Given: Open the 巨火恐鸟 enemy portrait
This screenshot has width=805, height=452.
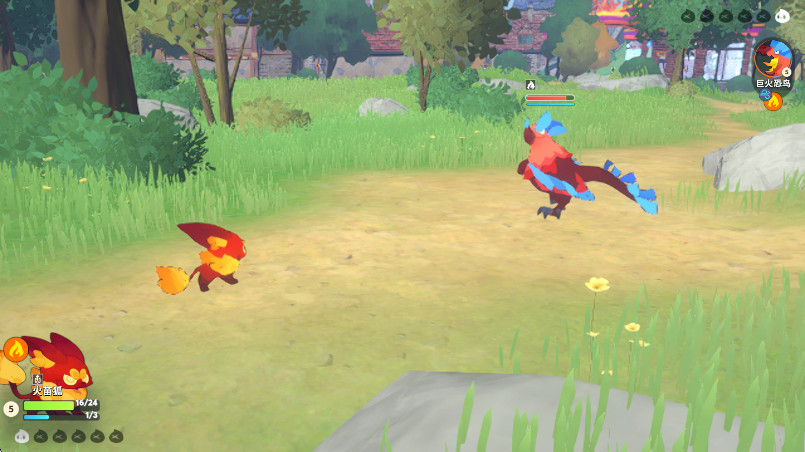Looking at the screenshot, I should 771,56.
